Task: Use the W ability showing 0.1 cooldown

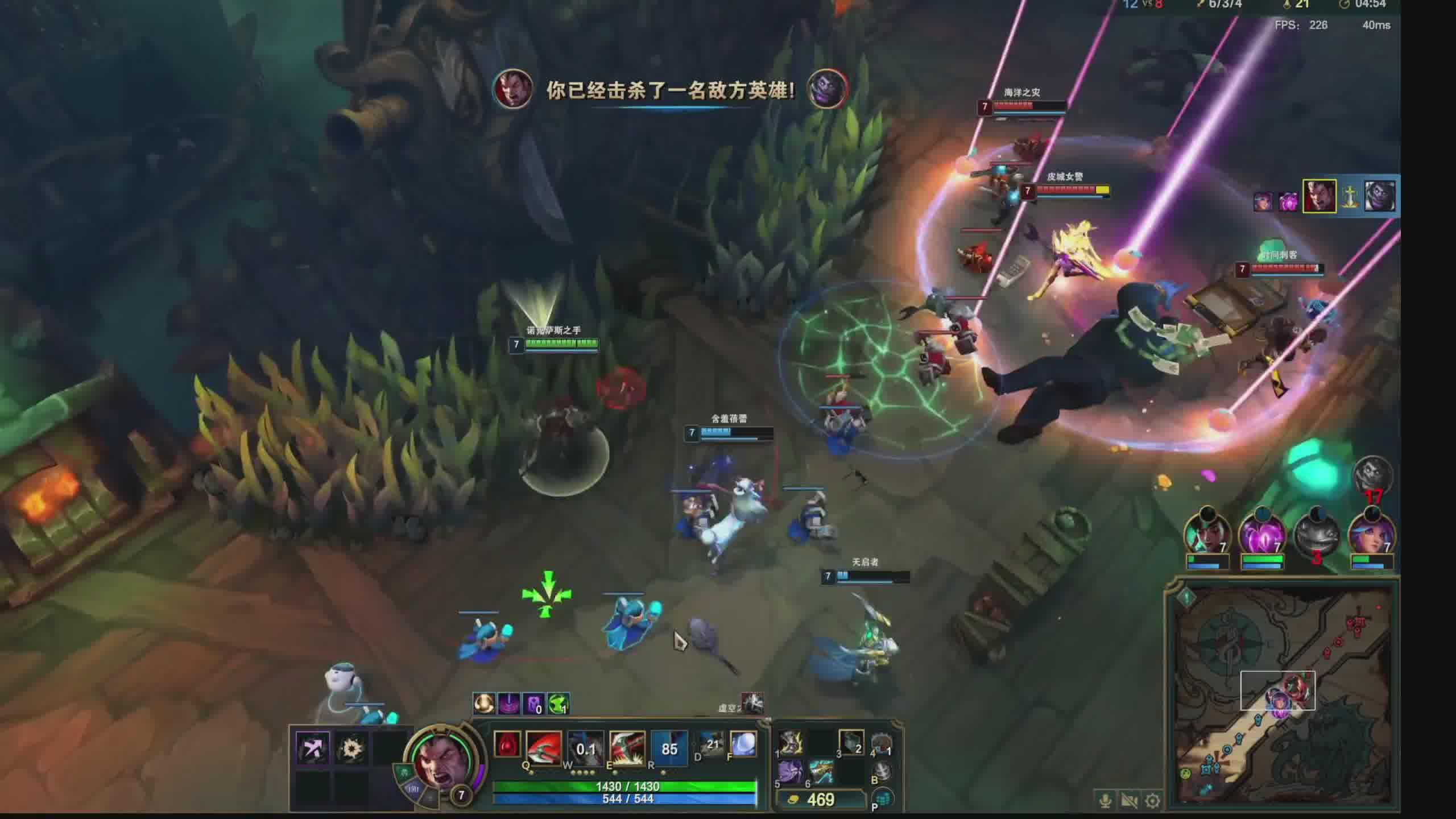Action: click(x=585, y=747)
